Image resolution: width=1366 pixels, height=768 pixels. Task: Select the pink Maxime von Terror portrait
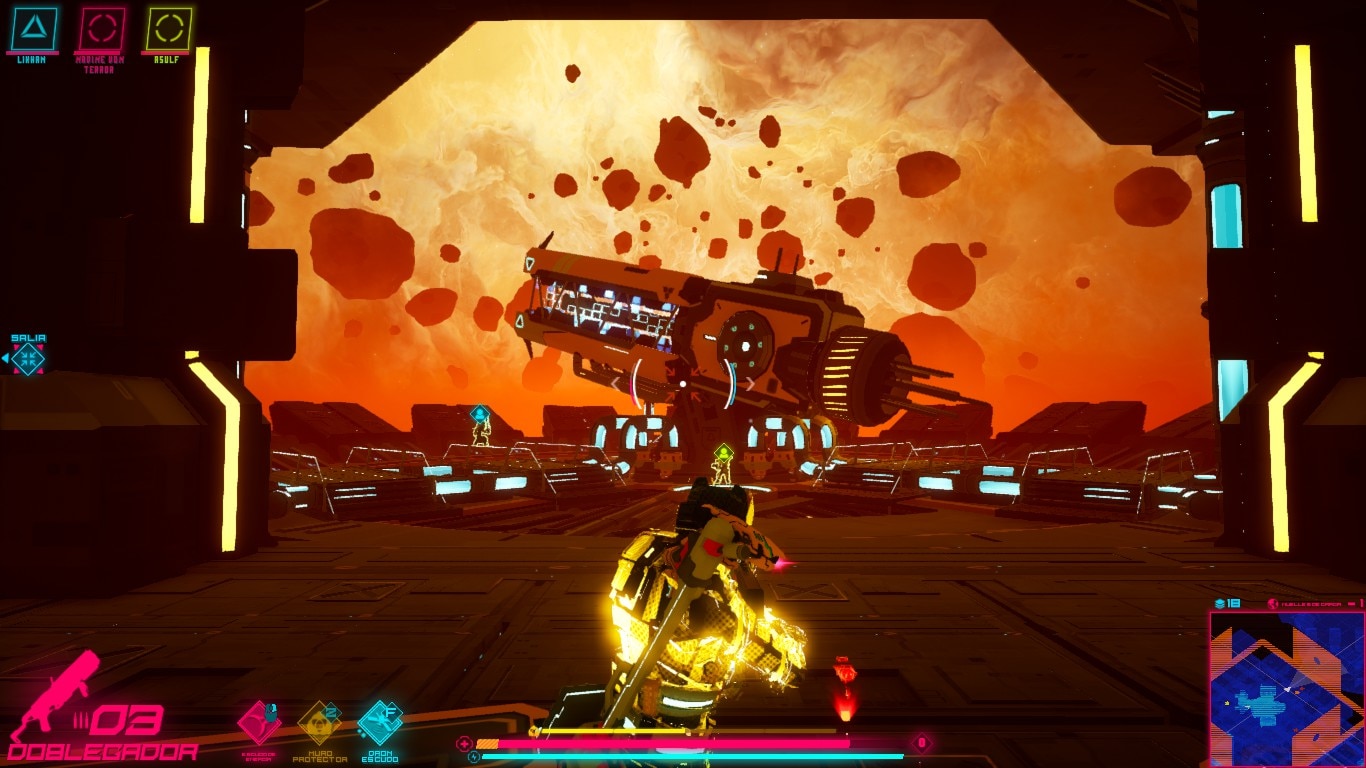pyautogui.click(x=101, y=29)
